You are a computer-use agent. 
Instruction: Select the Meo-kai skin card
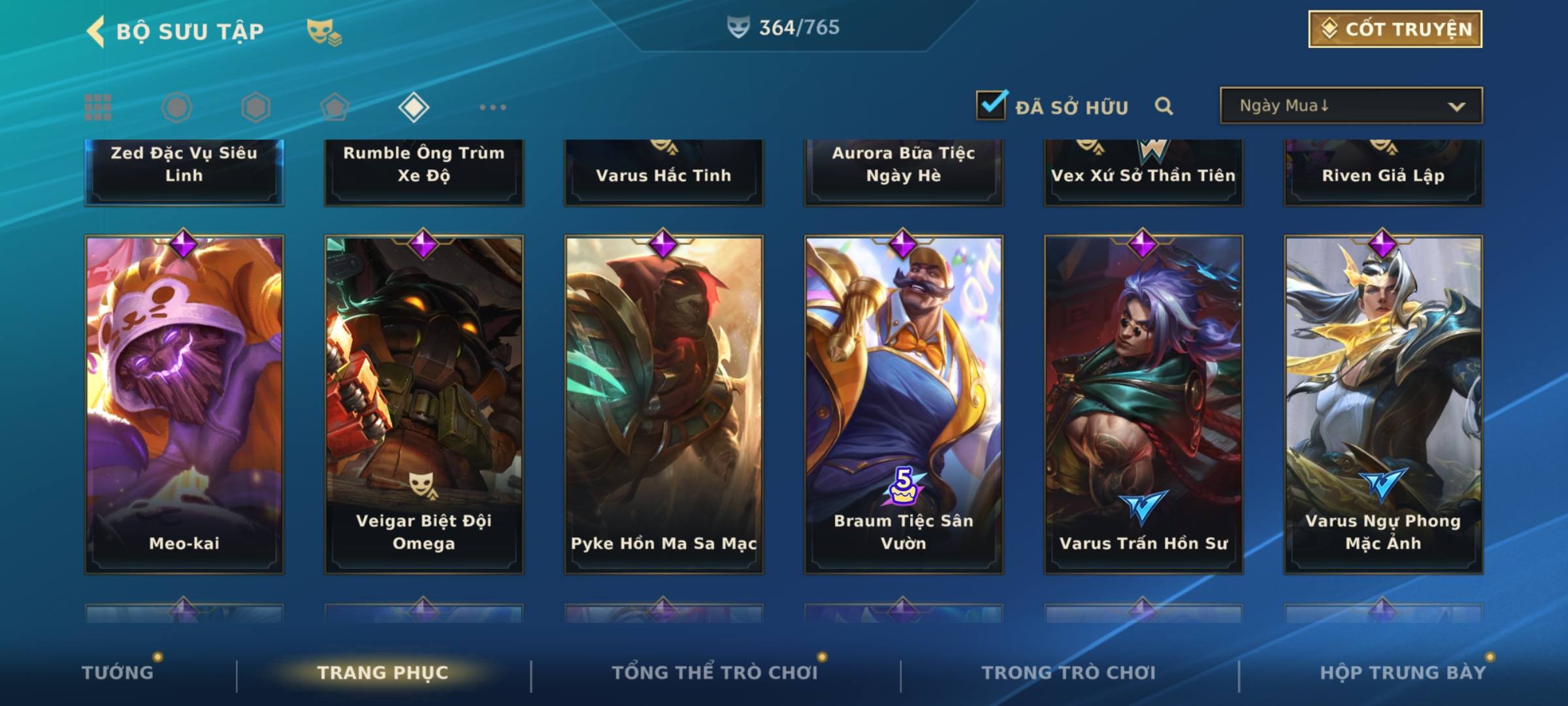[184, 404]
